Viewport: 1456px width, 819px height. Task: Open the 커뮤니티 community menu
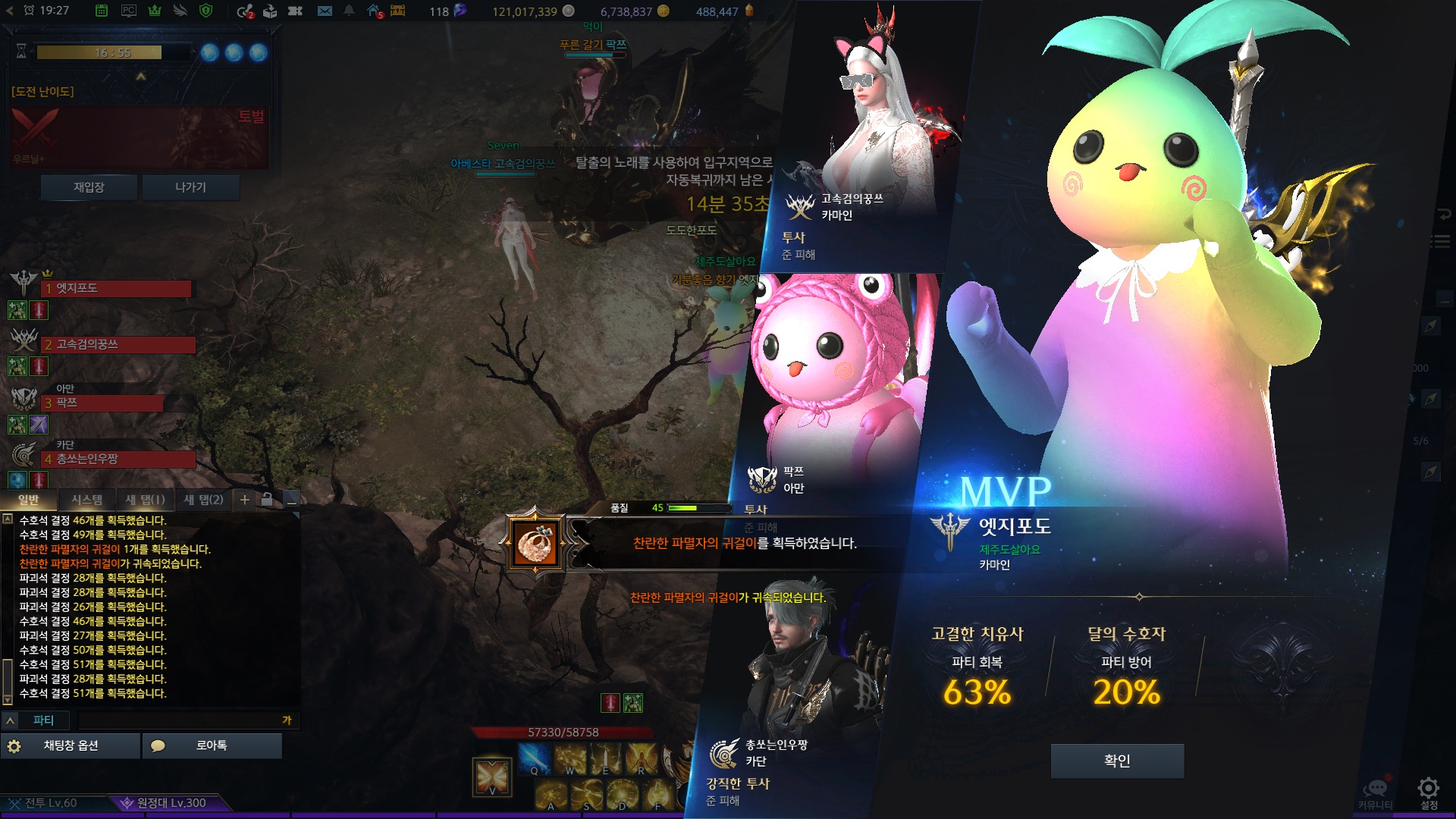click(1375, 792)
